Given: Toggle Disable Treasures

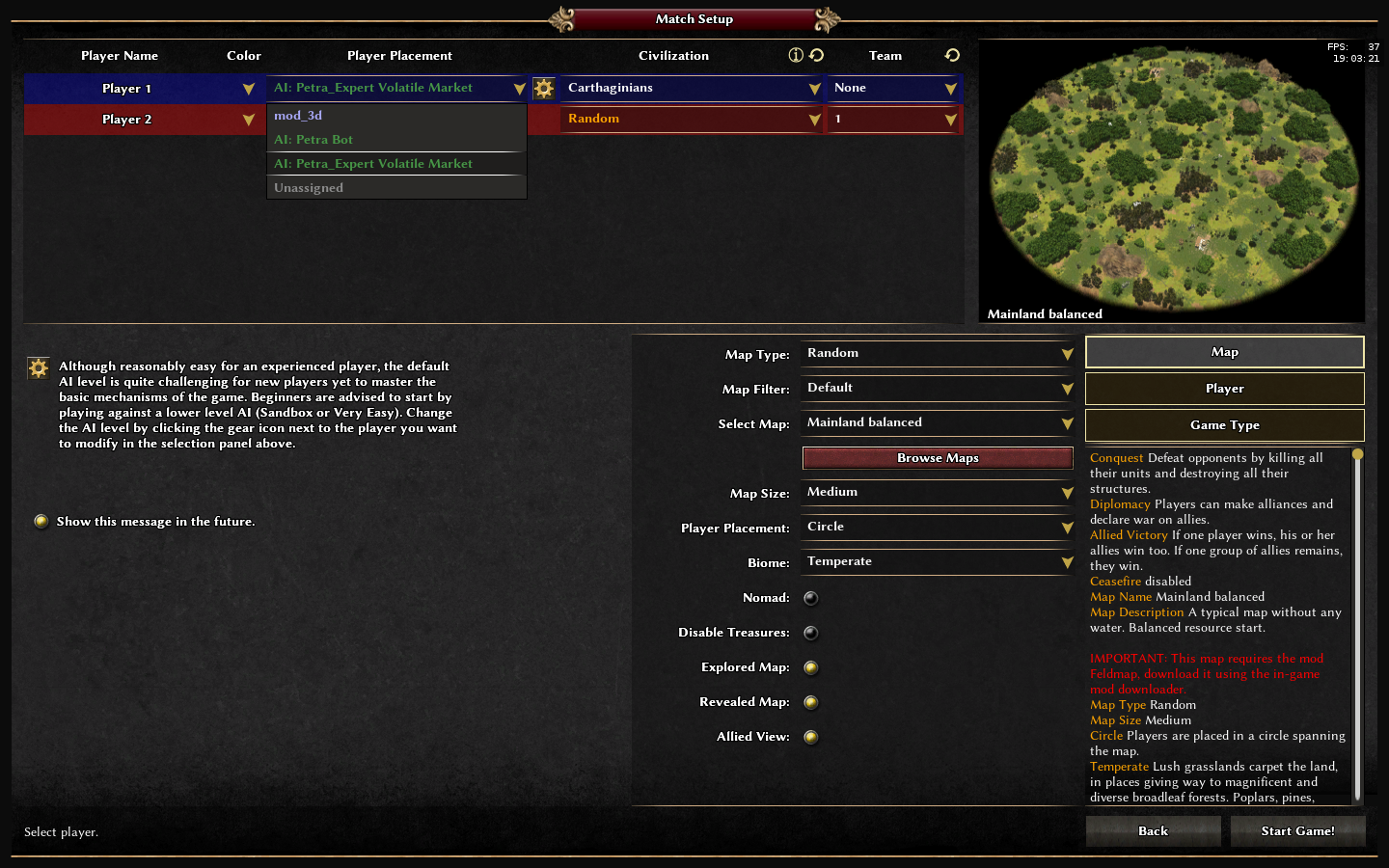Looking at the screenshot, I should click(x=811, y=633).
